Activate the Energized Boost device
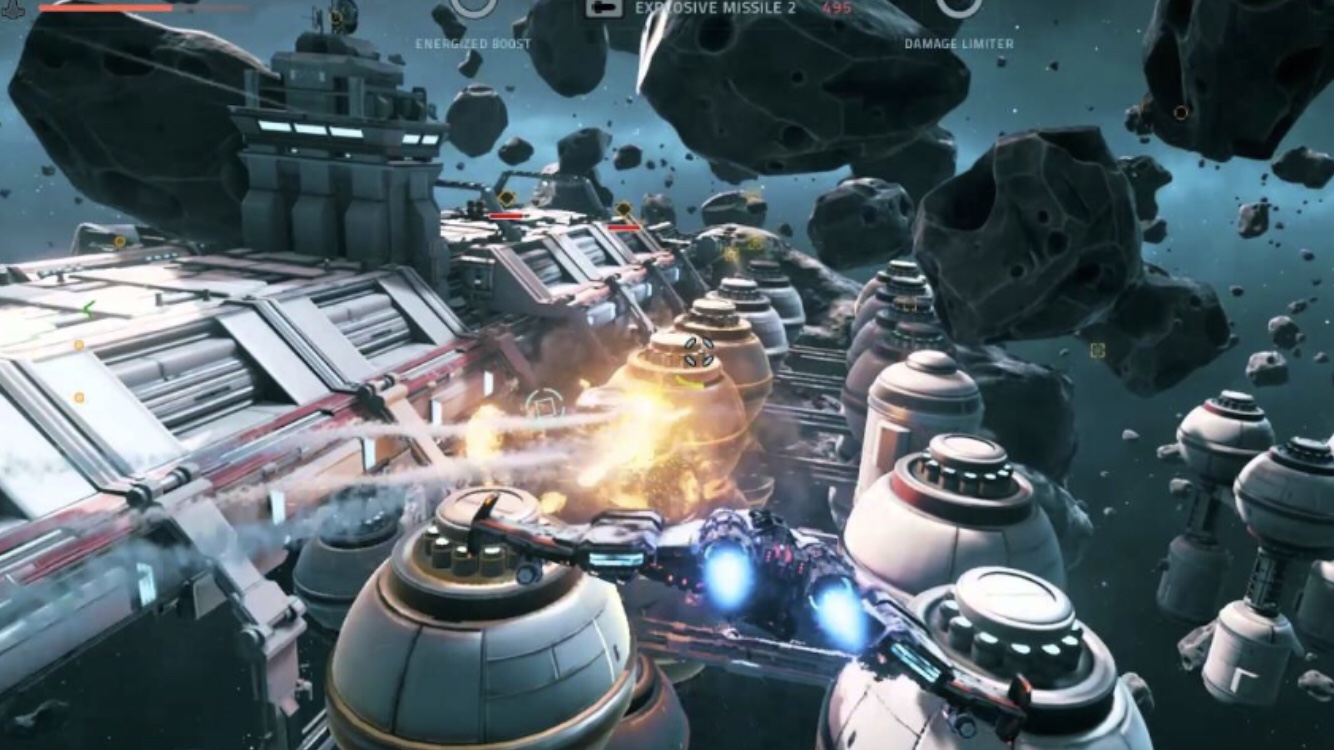Image resolution: width=1334 pixels, height=750 pixels. pyautogui.click(x=473, y=8)
